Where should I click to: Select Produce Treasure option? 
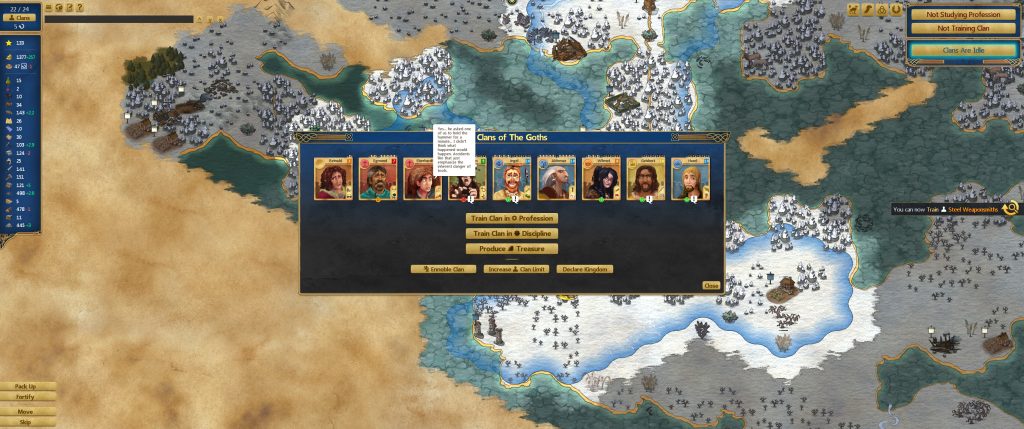pos(511,248)
